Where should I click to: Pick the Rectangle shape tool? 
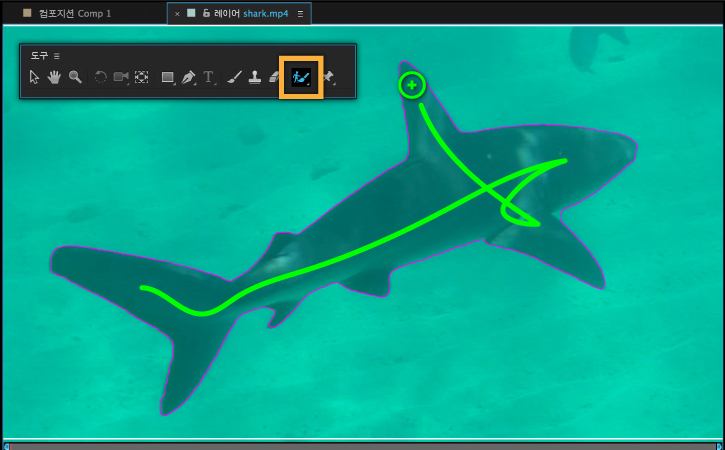(167, 77)
